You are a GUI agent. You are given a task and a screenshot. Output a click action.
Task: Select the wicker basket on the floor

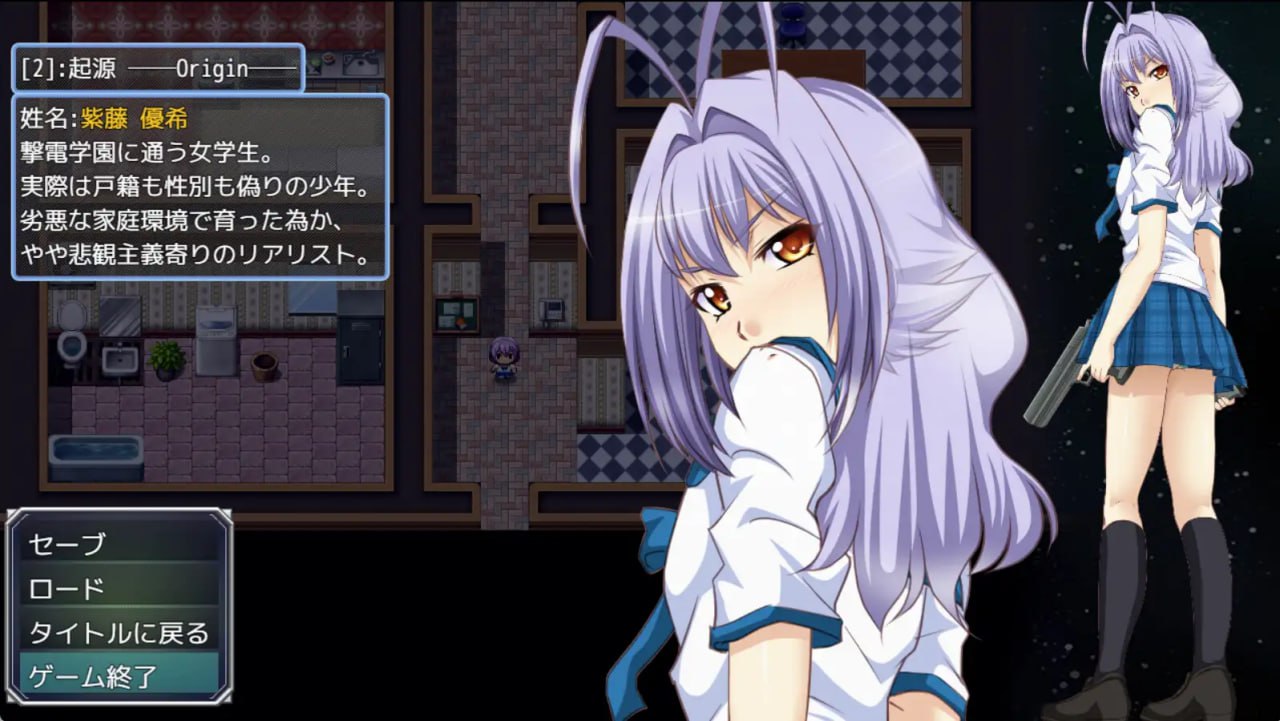(264, 364)
